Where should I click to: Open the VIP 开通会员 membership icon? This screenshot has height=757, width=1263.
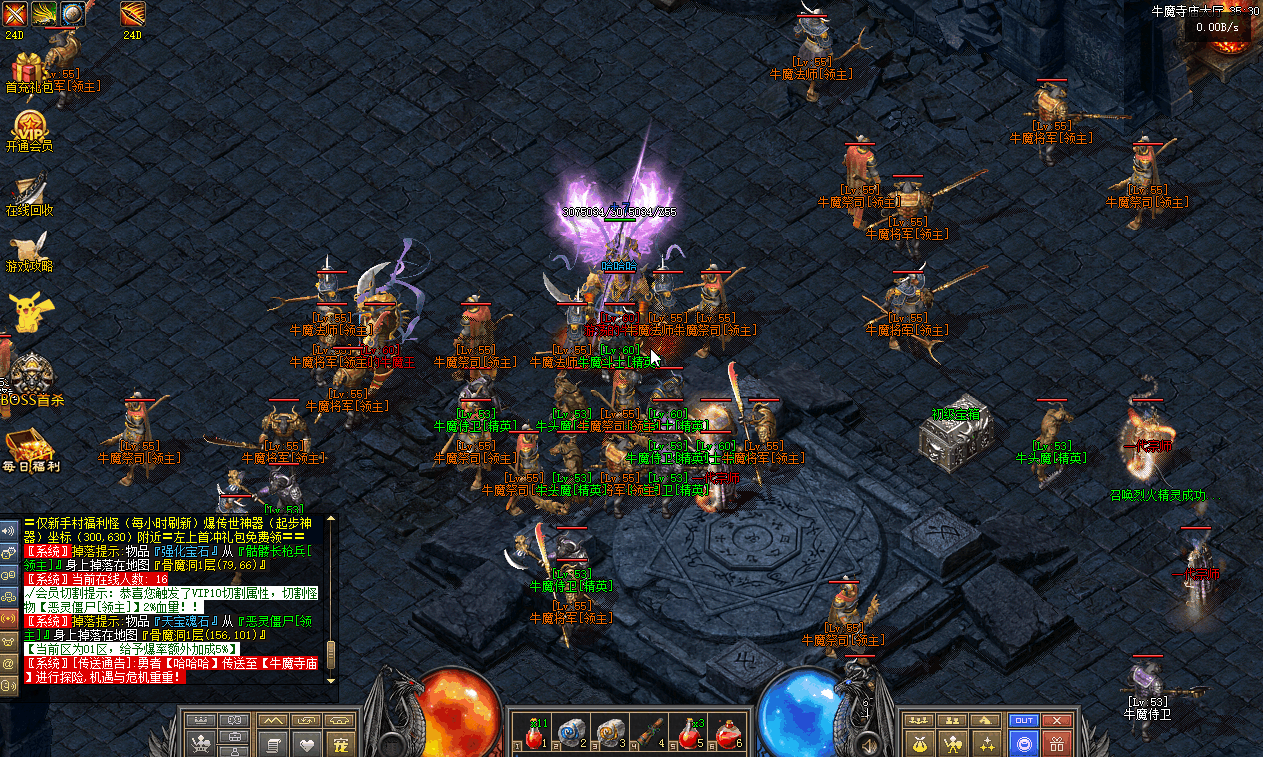(29, 128)
